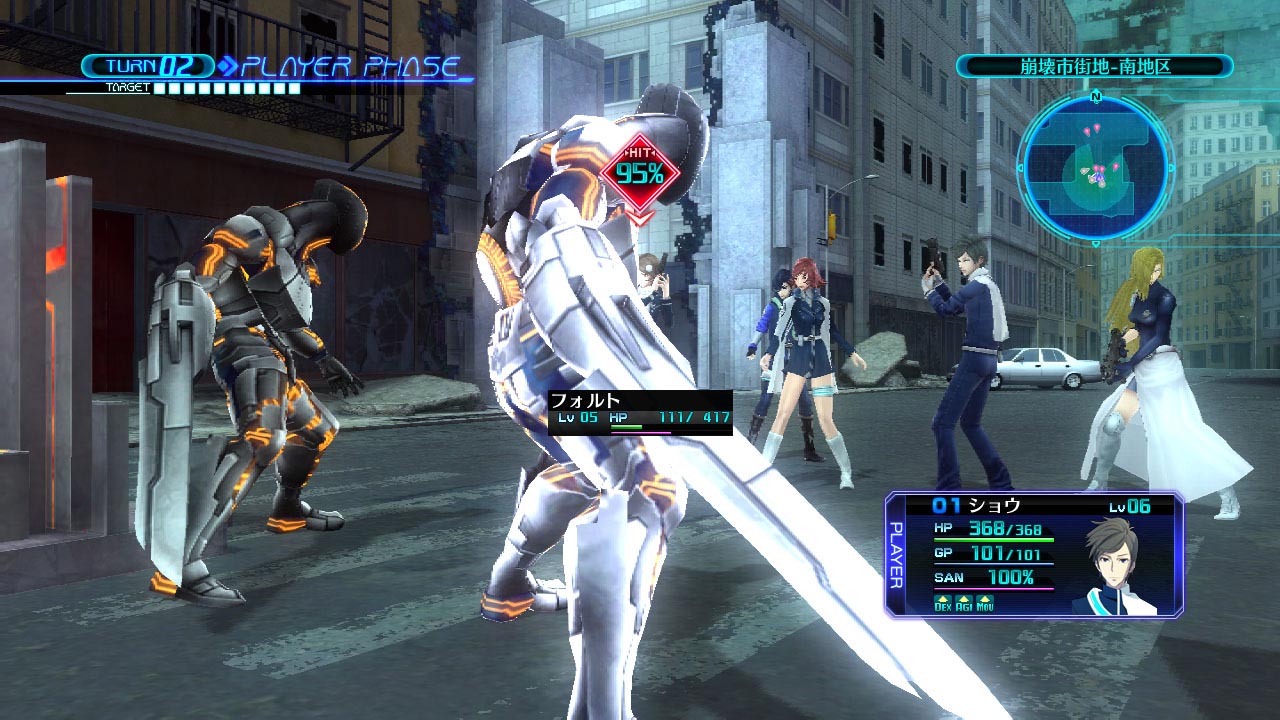Click the Dex buff arrow icon
The height and width of the screenshot is (720, 1280).
[943, 601]
